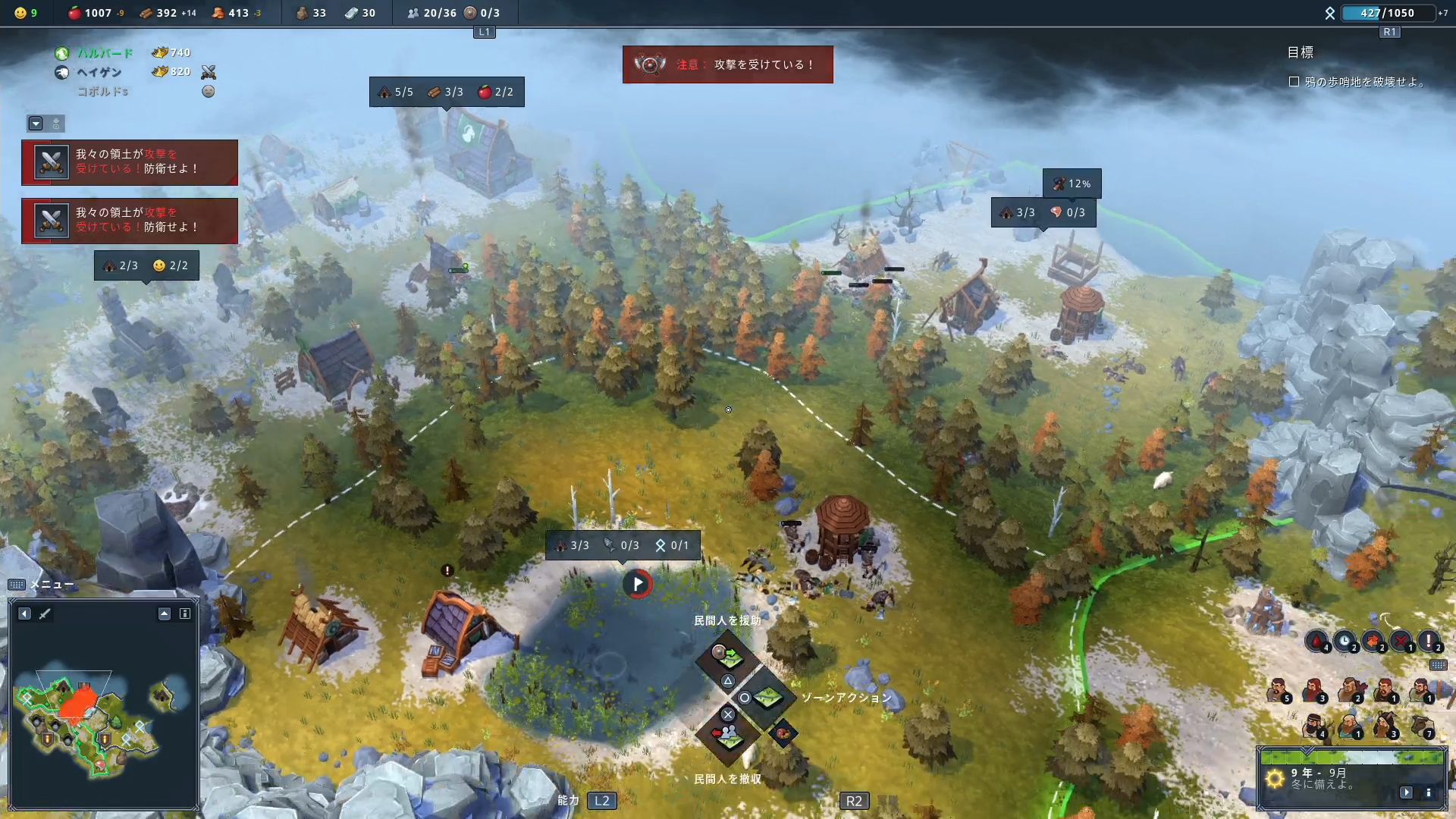
Task: Select the Hagen clan entry in scoreboard
Action: pos(99,72)
